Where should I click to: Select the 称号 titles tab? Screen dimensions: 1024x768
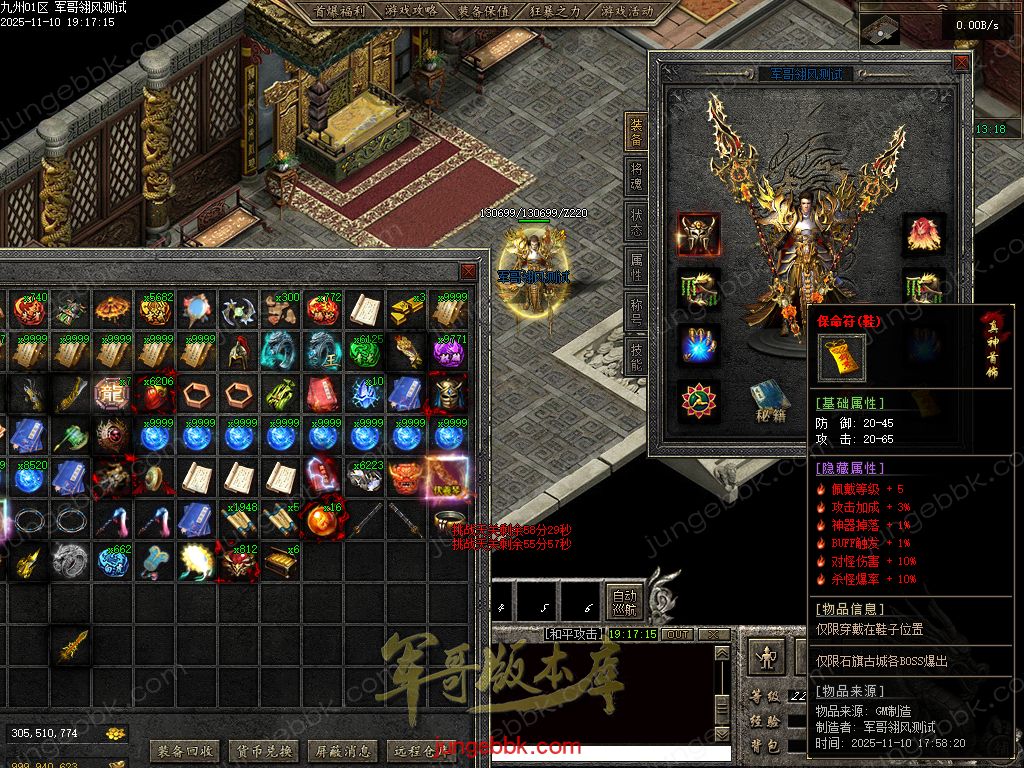click(636, 311)
